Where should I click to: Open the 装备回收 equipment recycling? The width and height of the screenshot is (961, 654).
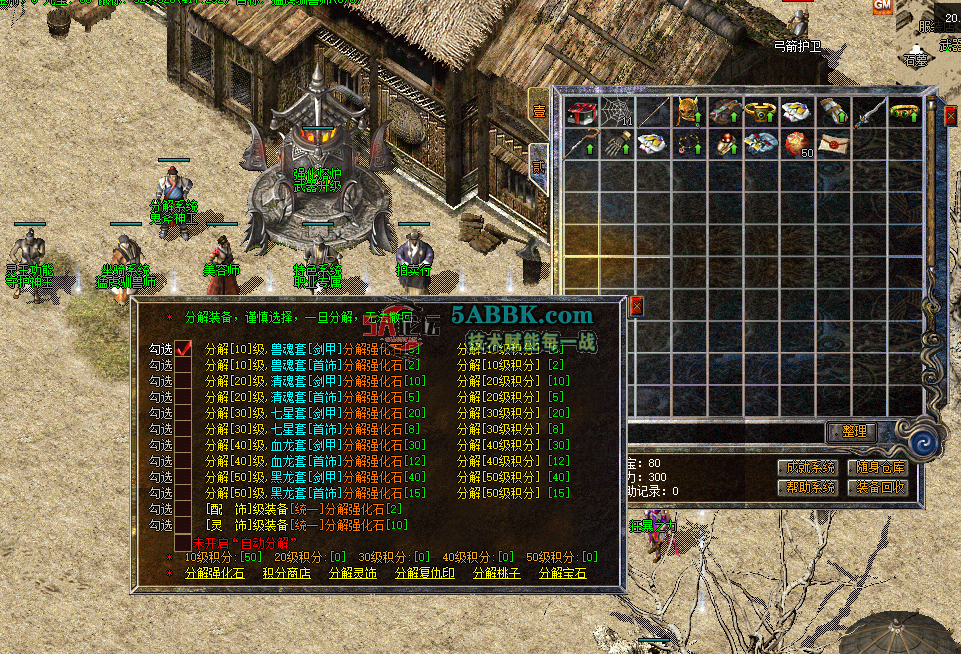coord(877,487)
